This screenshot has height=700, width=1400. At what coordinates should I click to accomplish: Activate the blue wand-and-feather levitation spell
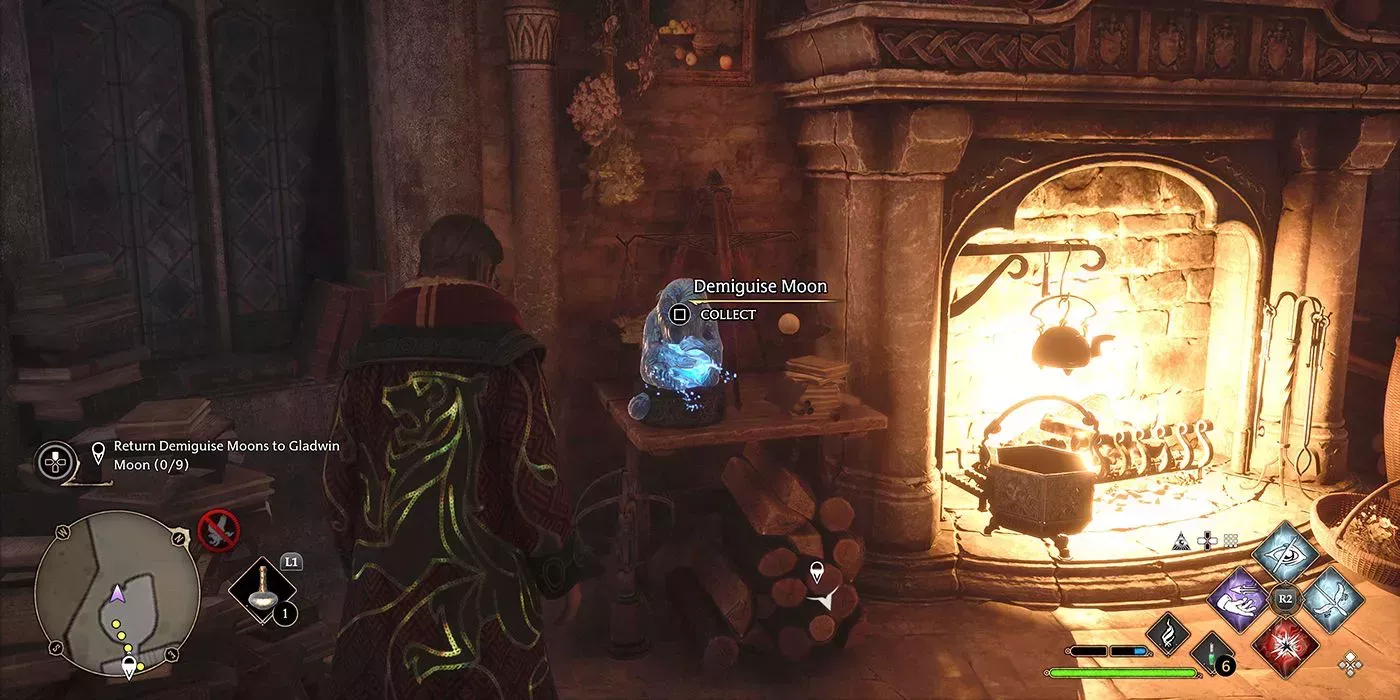pyautogui.click(x=1332, y=599)
